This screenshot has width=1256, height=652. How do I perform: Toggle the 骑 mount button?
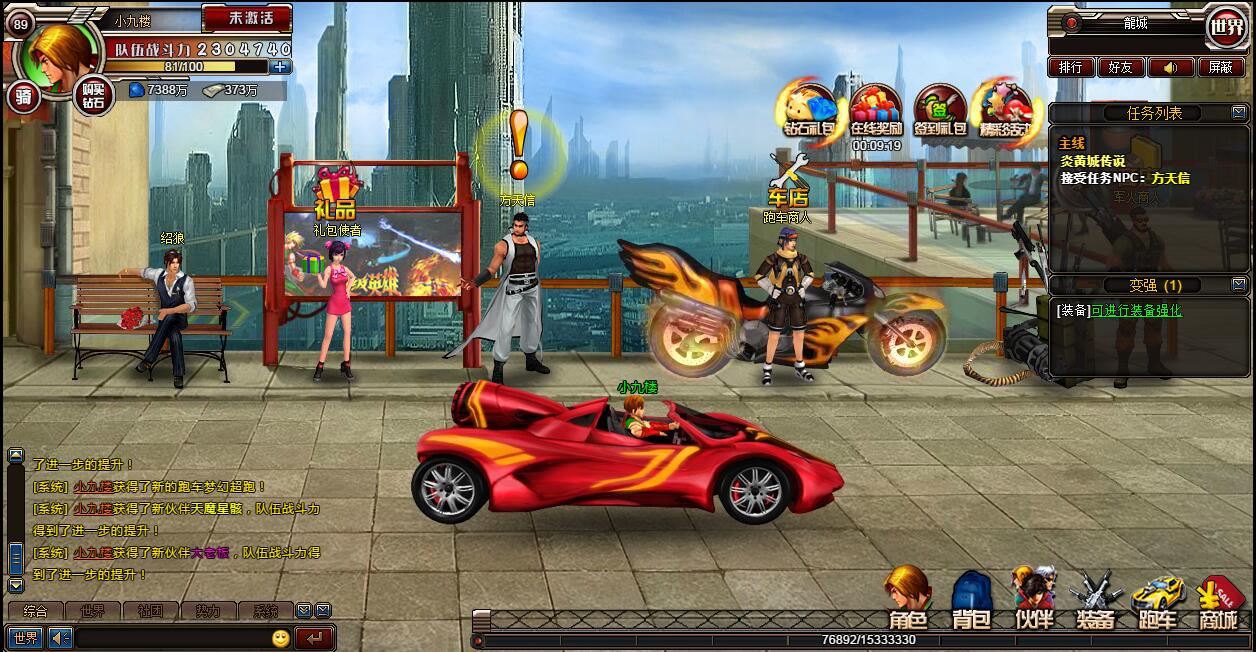[23, 96]
